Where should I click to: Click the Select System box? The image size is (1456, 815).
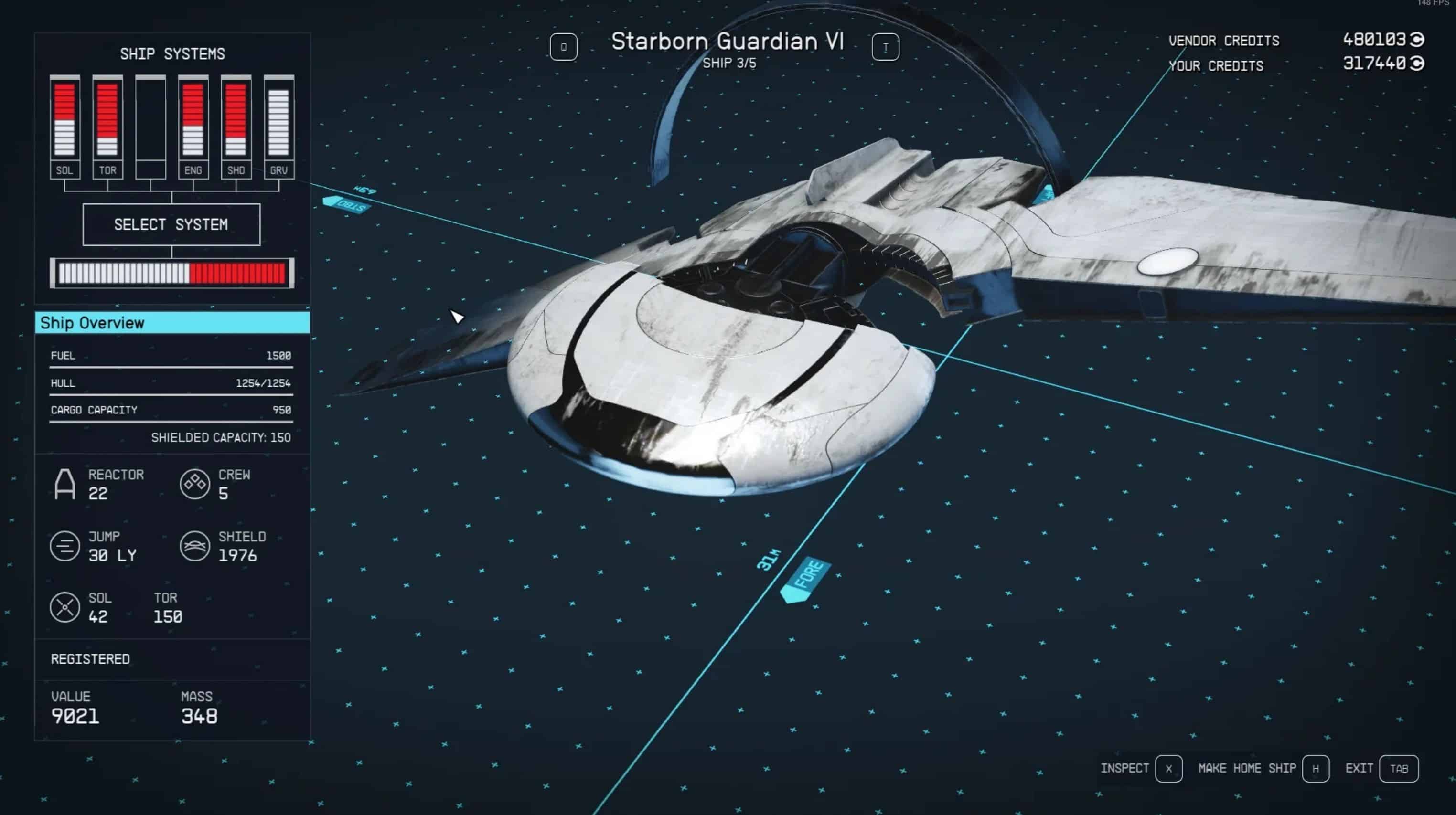[171, 224]
